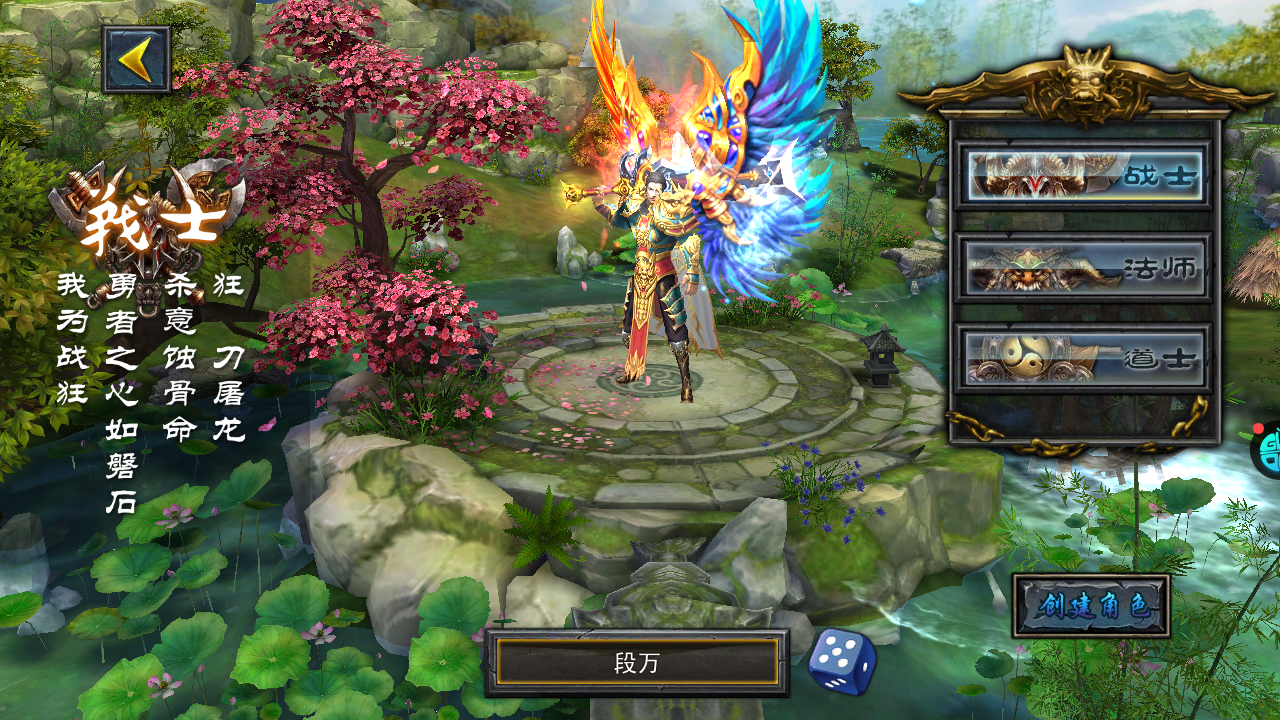The image size is (1280, 720).
Task: Select the 战士 warrior class
Action: (x=1083, y=175)
